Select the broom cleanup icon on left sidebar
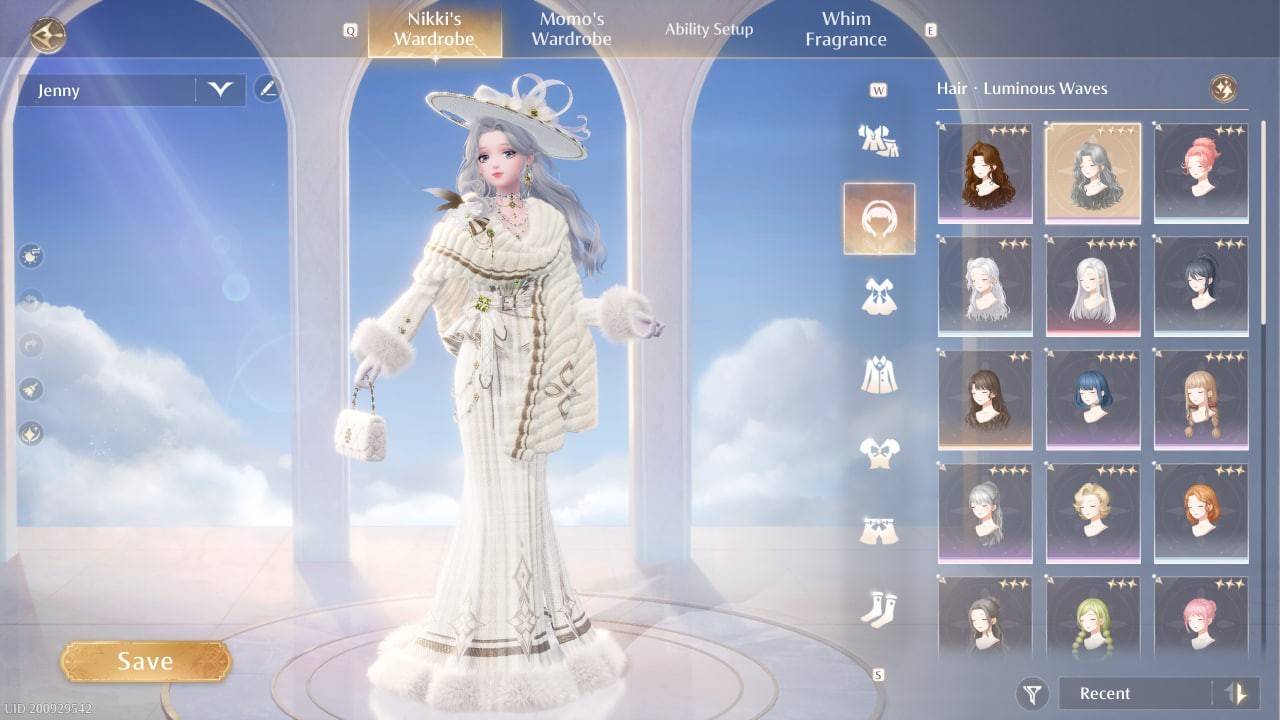 click(31, 388)
